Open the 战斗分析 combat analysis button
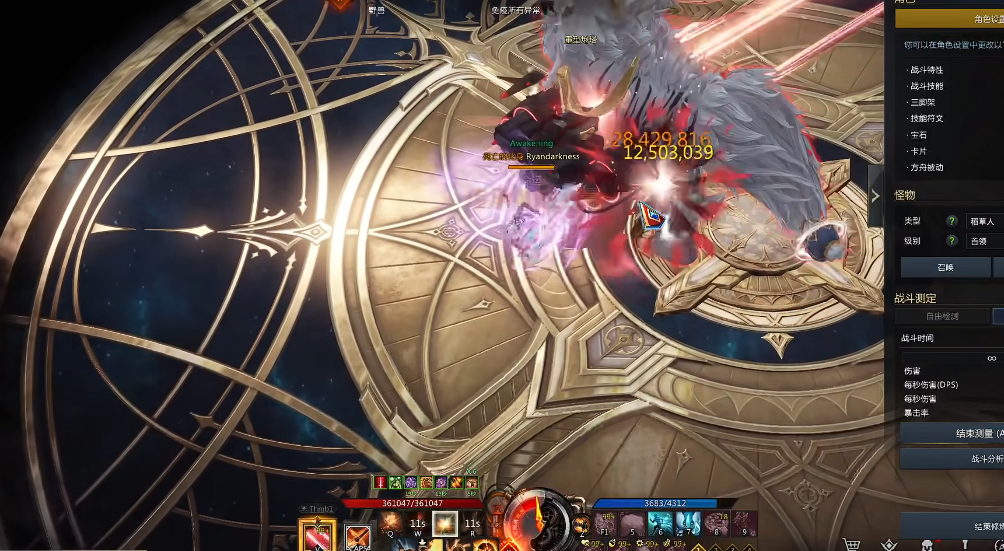 click(951, 458)
